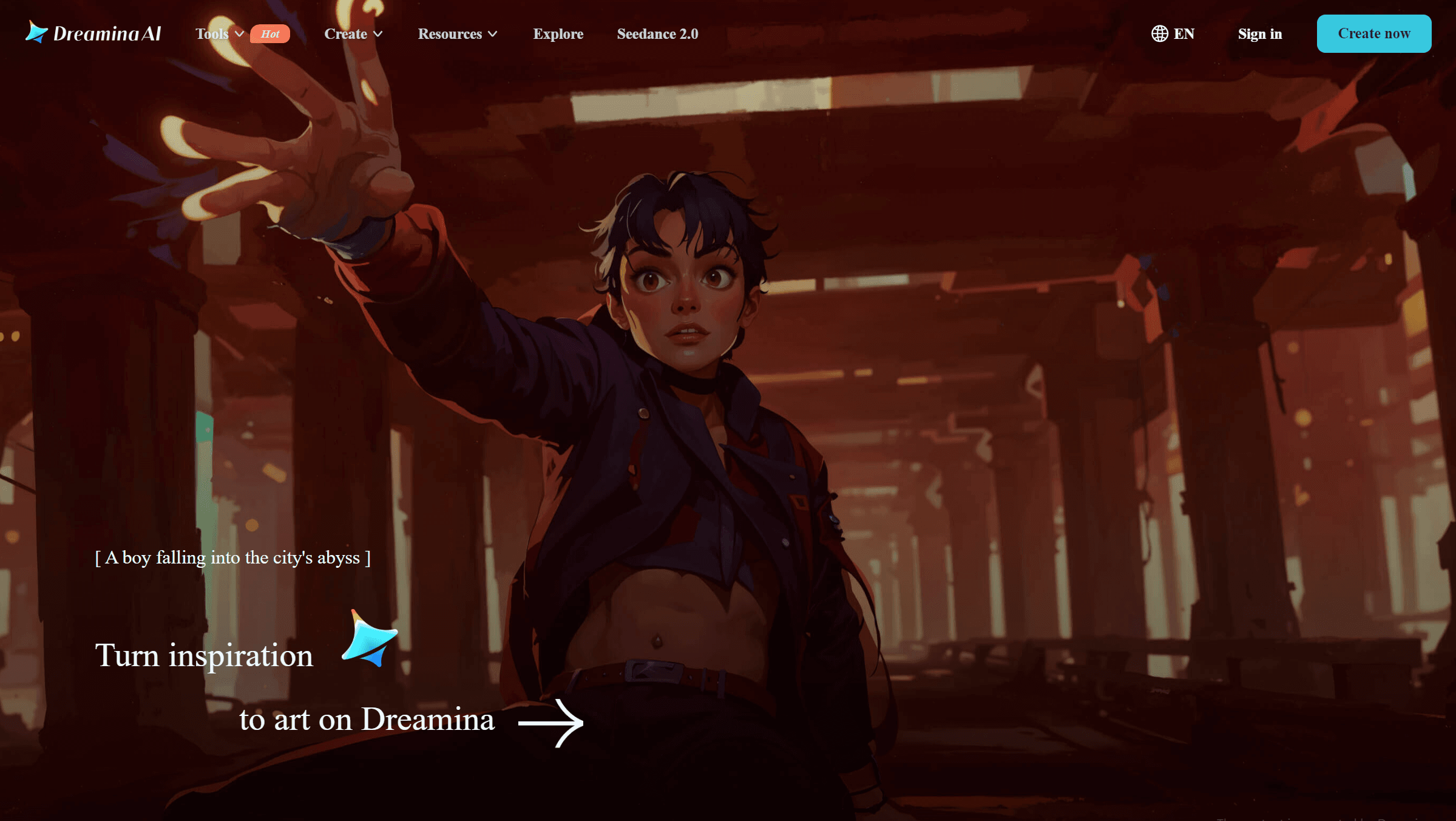Click the Sign in link

coord(1260,34)
